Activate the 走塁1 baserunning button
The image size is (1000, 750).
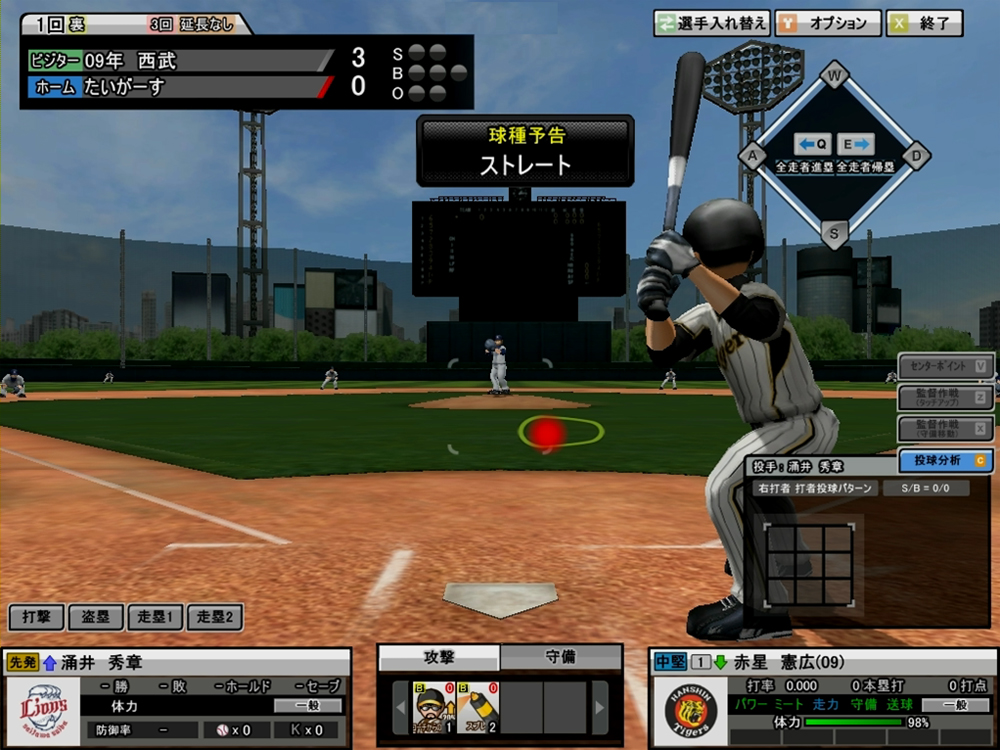coord(155,617)
